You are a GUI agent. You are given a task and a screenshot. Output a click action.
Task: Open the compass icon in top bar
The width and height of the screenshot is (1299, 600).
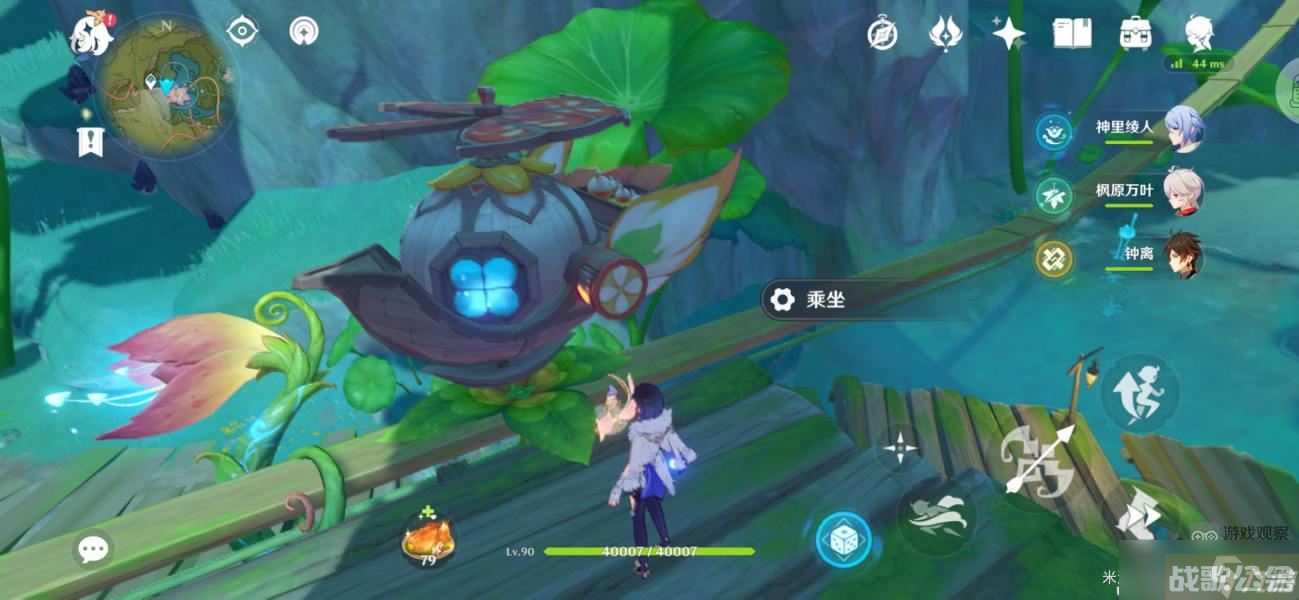pos(883,34)
